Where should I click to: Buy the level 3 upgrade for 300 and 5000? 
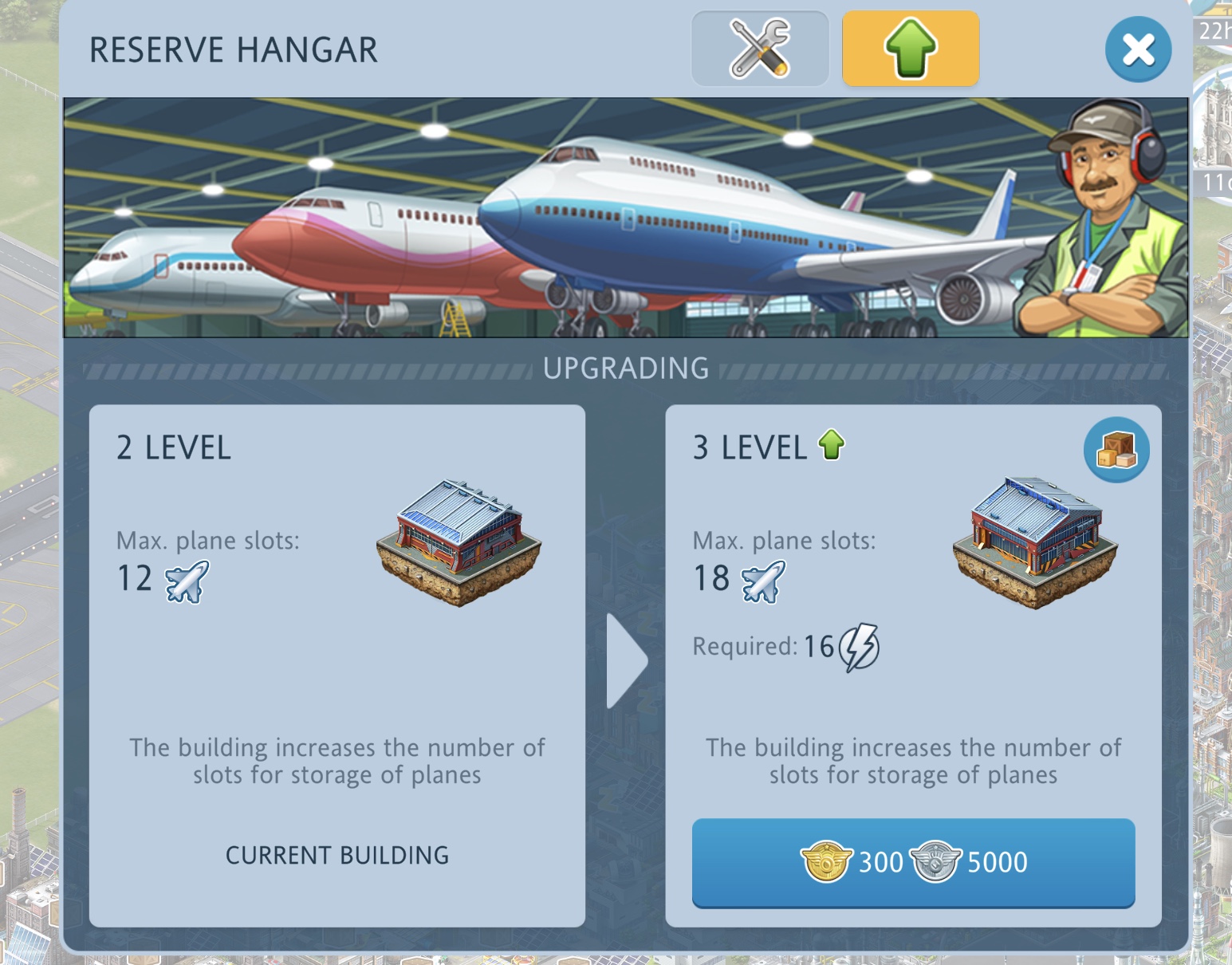click(913, 862)
